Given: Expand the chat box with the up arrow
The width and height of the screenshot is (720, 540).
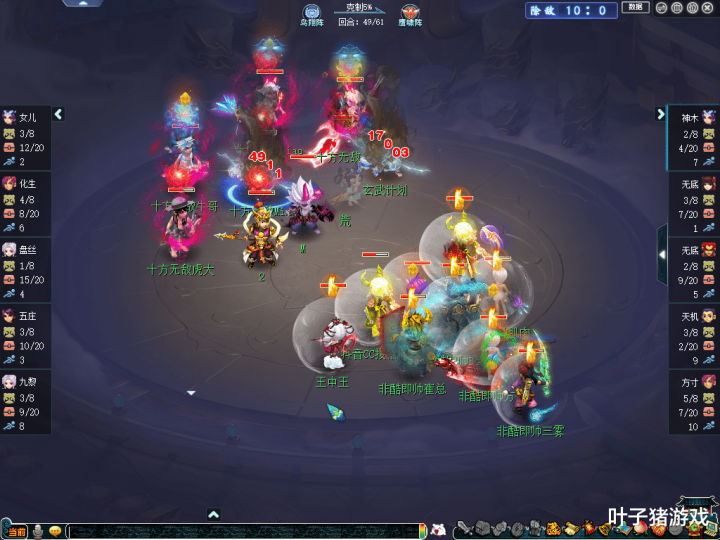Looking at the screenshot, I should click(213, 514).
